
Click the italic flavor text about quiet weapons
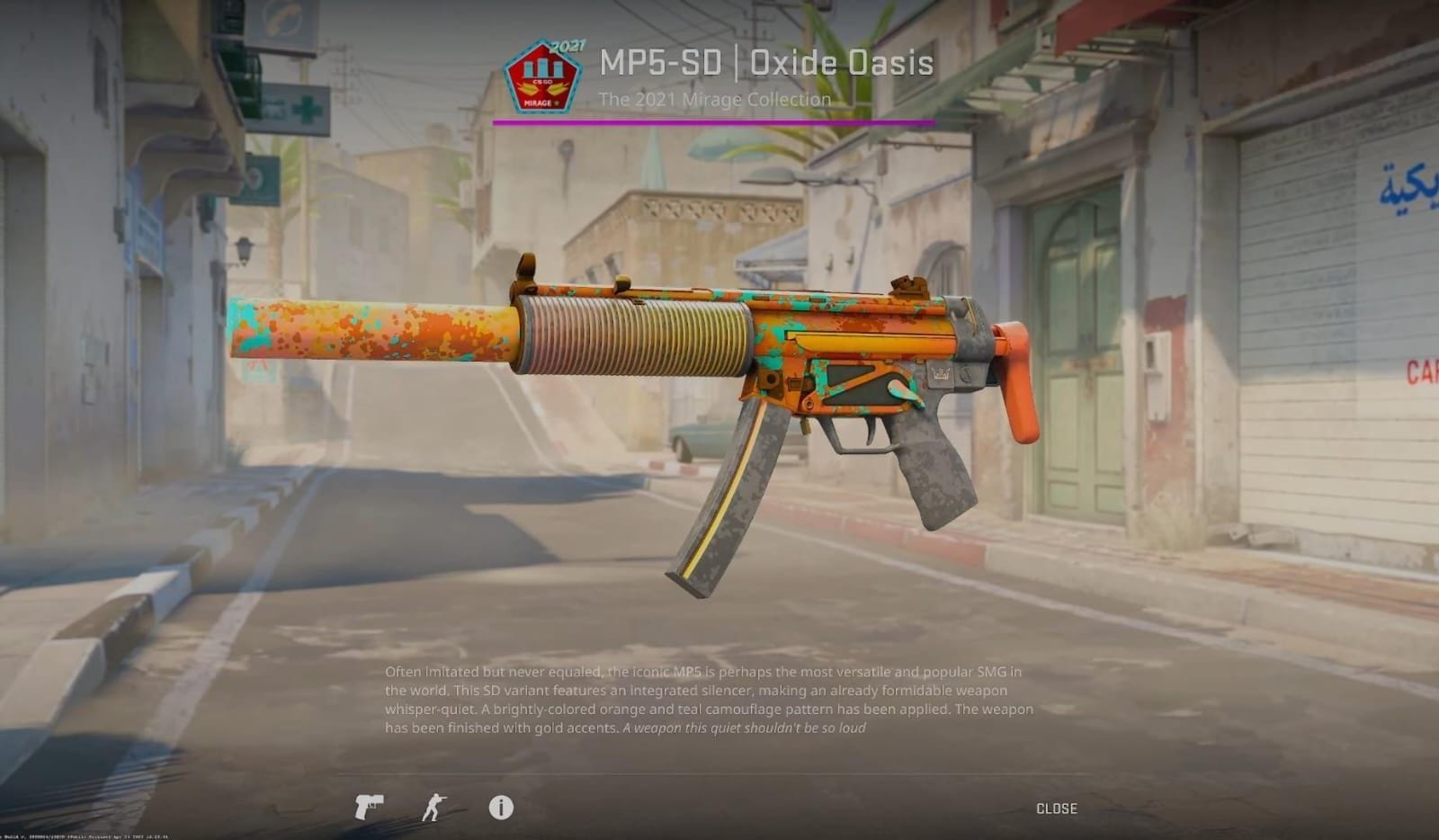tap(744, 729)
